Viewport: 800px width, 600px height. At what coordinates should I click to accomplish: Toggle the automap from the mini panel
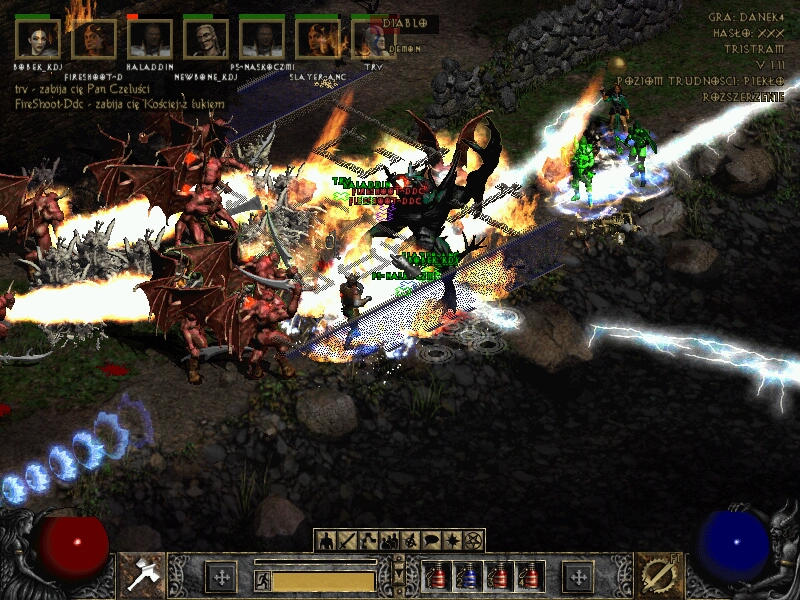(410, 541)
